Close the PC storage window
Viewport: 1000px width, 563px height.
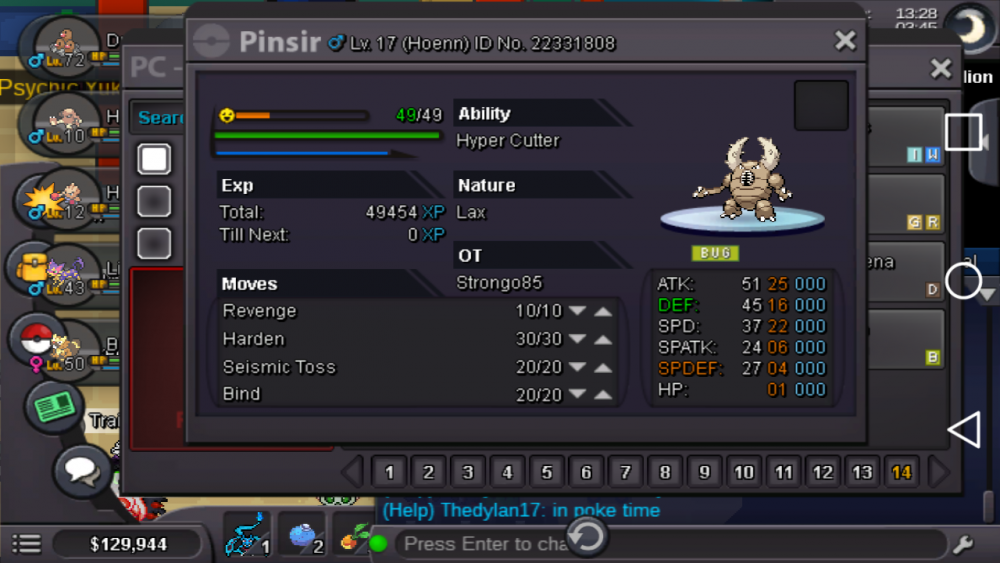(x=941, y=68)
